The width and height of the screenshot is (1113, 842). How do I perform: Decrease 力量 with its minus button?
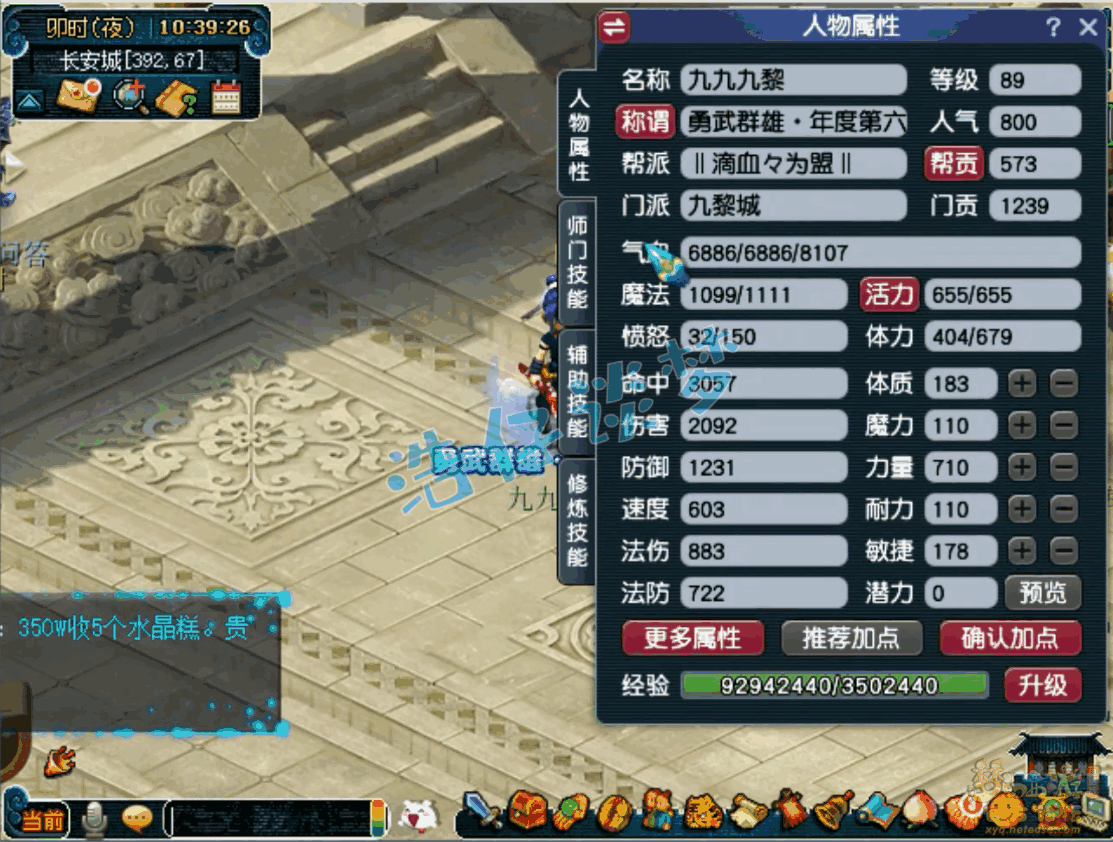1064,467
